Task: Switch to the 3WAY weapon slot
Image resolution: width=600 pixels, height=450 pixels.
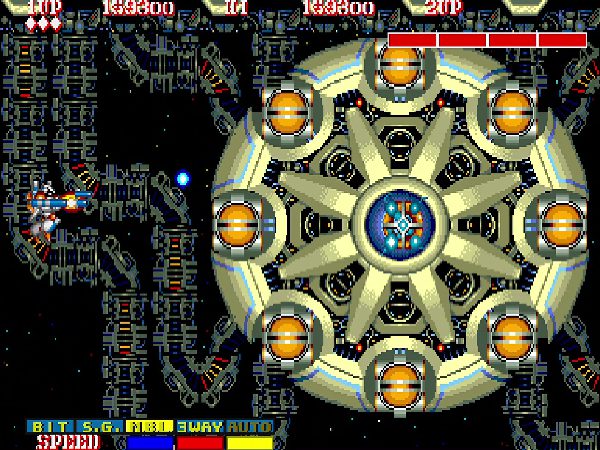Action: (x=201, y=426)
